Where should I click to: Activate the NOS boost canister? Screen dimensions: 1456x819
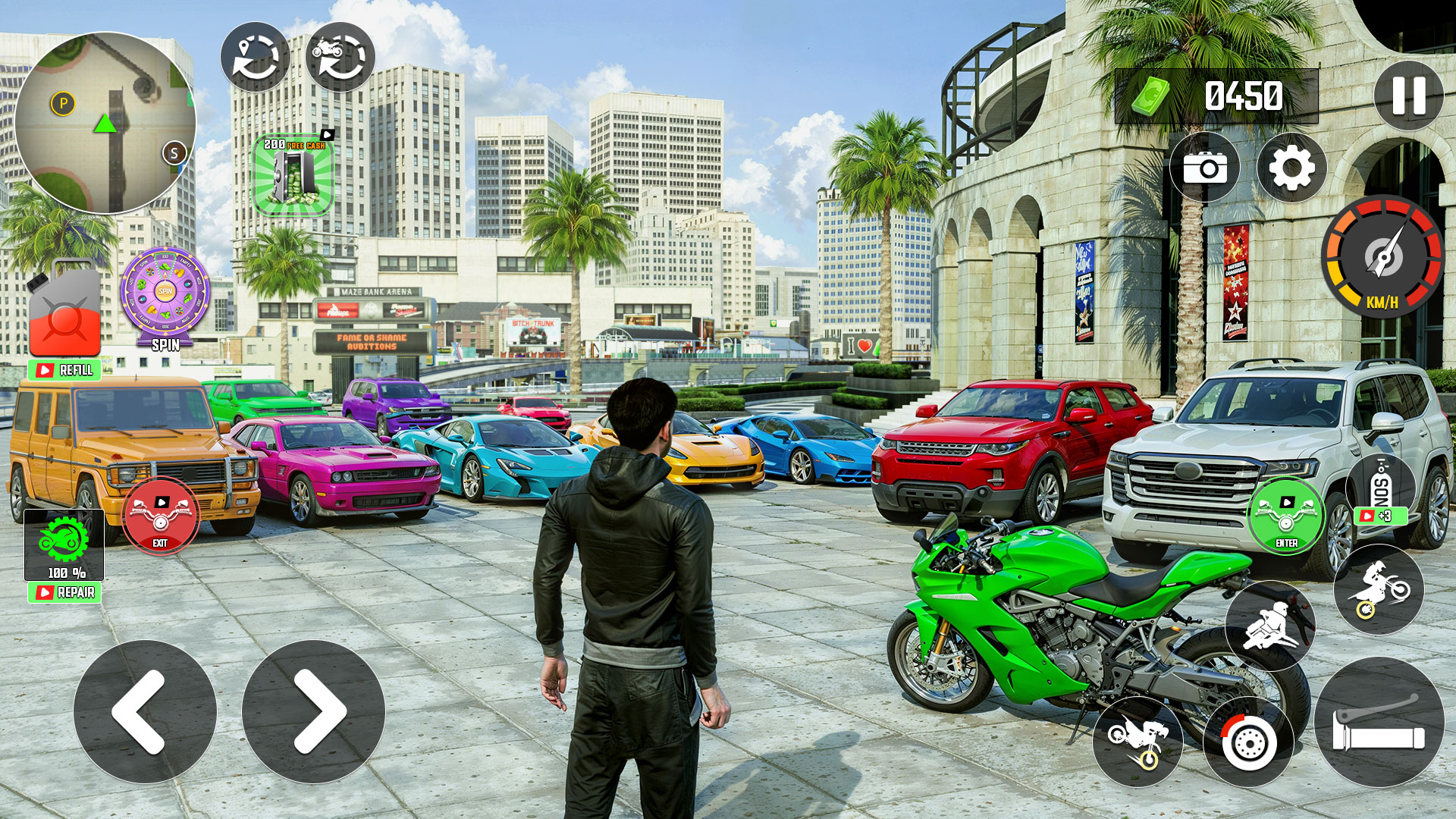coord(1380,490)
